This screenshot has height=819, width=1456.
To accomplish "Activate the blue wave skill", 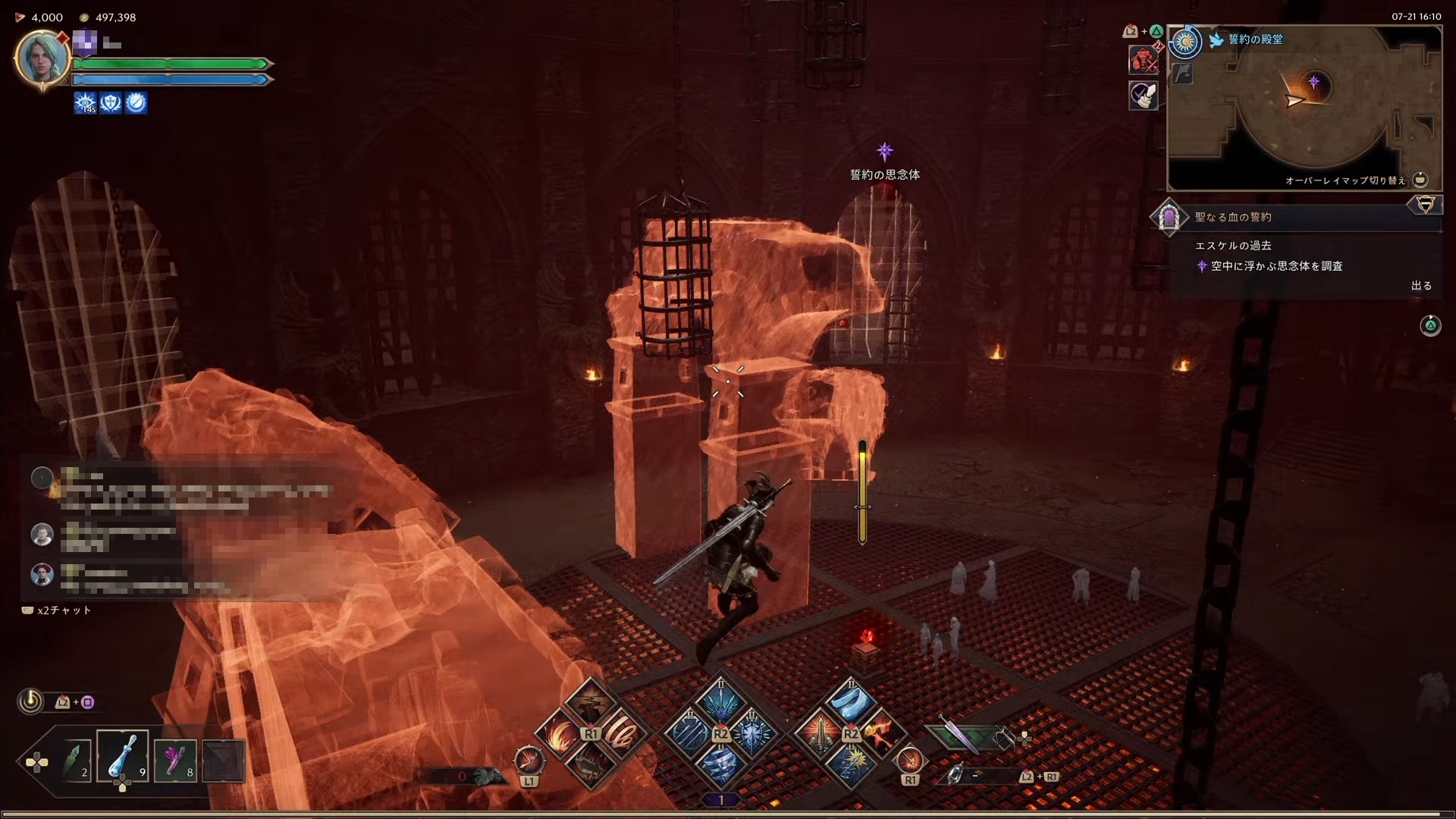I will point(849,701).
